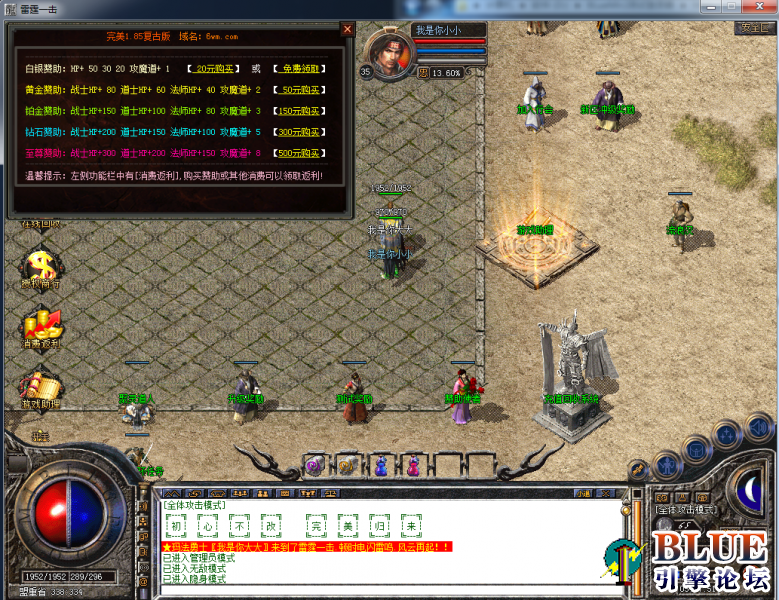Close the sponsor package panel
This screenshot has width=779, height=600.
pos(347,30)
